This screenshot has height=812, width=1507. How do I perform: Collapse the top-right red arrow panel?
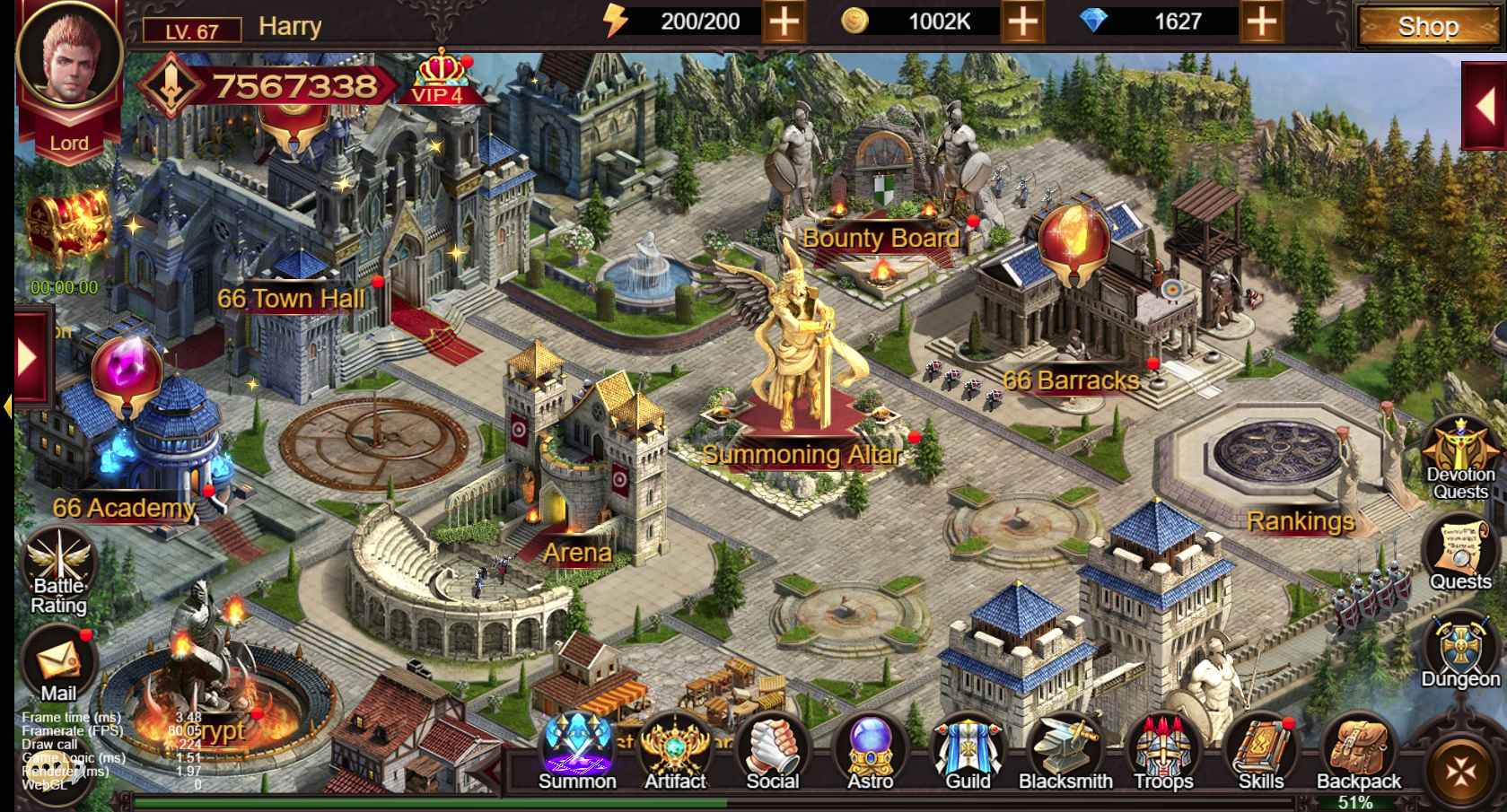pos(1485,108)
